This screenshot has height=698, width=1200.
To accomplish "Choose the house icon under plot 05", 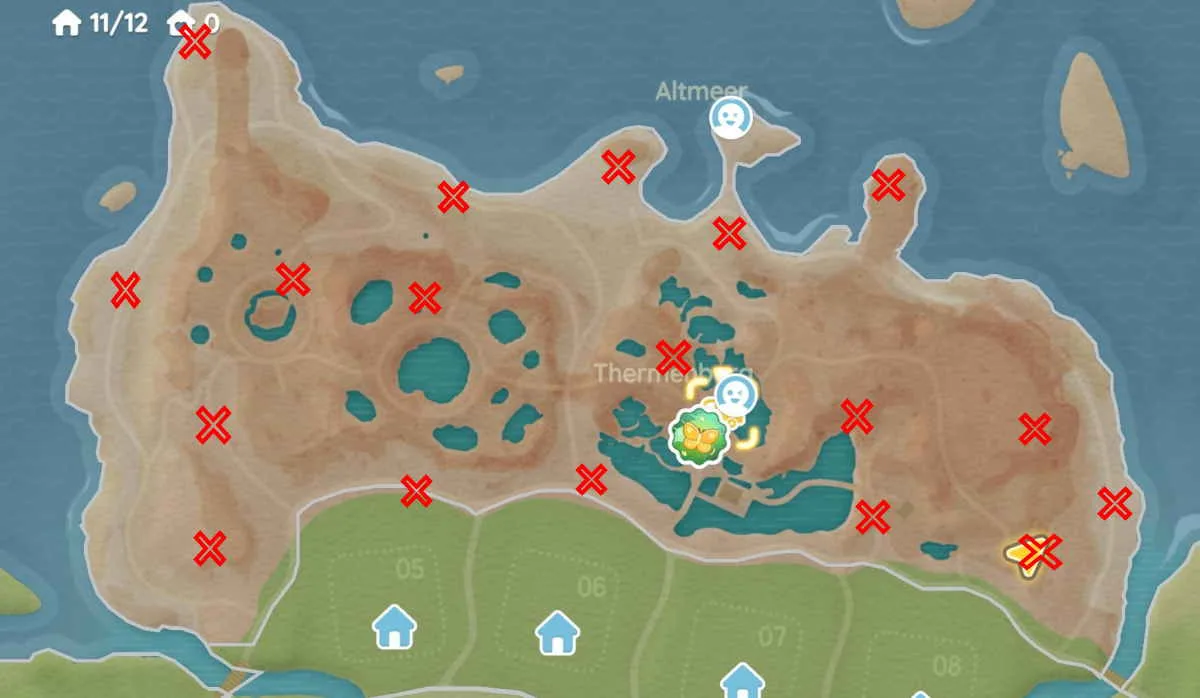I will 394,627.
